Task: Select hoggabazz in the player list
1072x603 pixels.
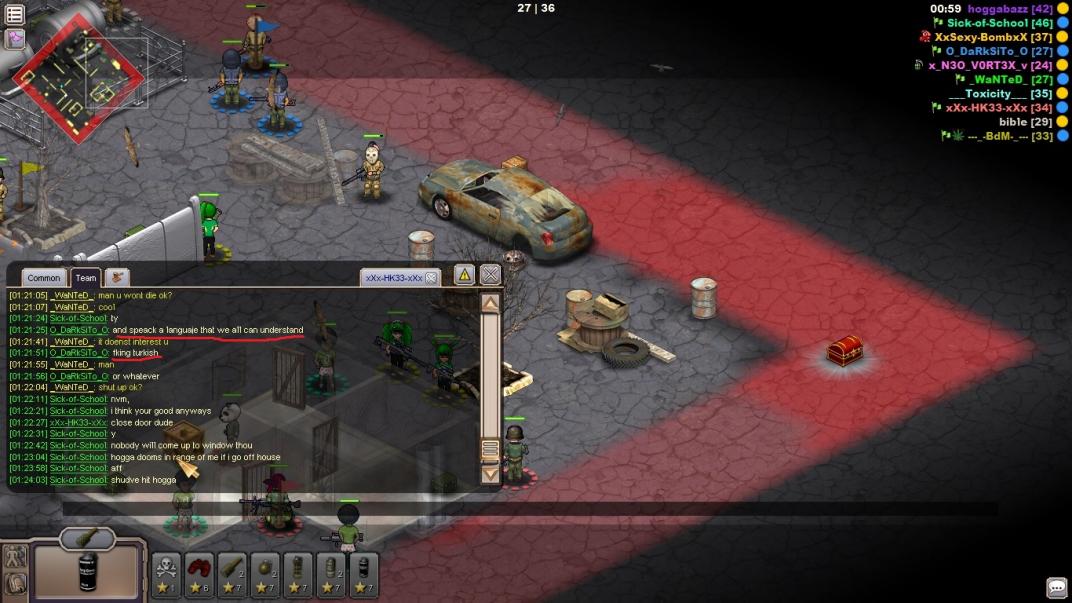Action: [998, 8]
